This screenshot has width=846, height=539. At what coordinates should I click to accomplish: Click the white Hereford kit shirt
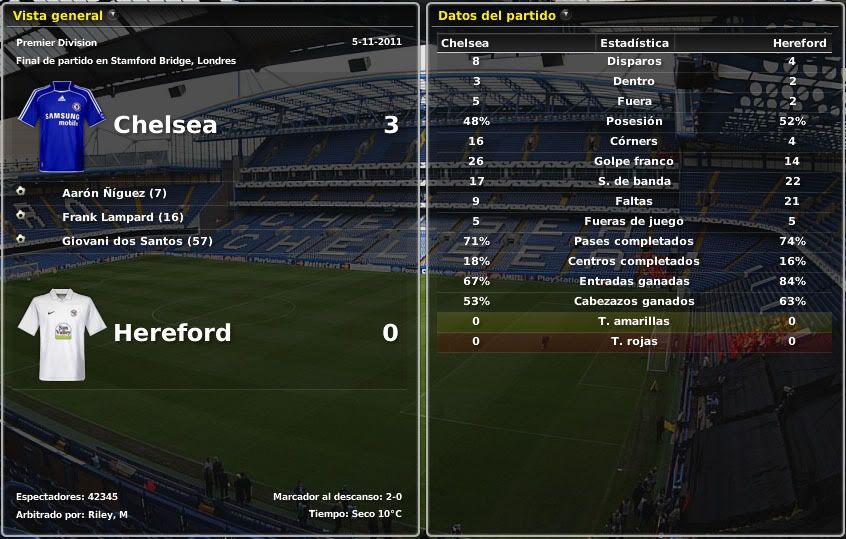coord(61,334)
